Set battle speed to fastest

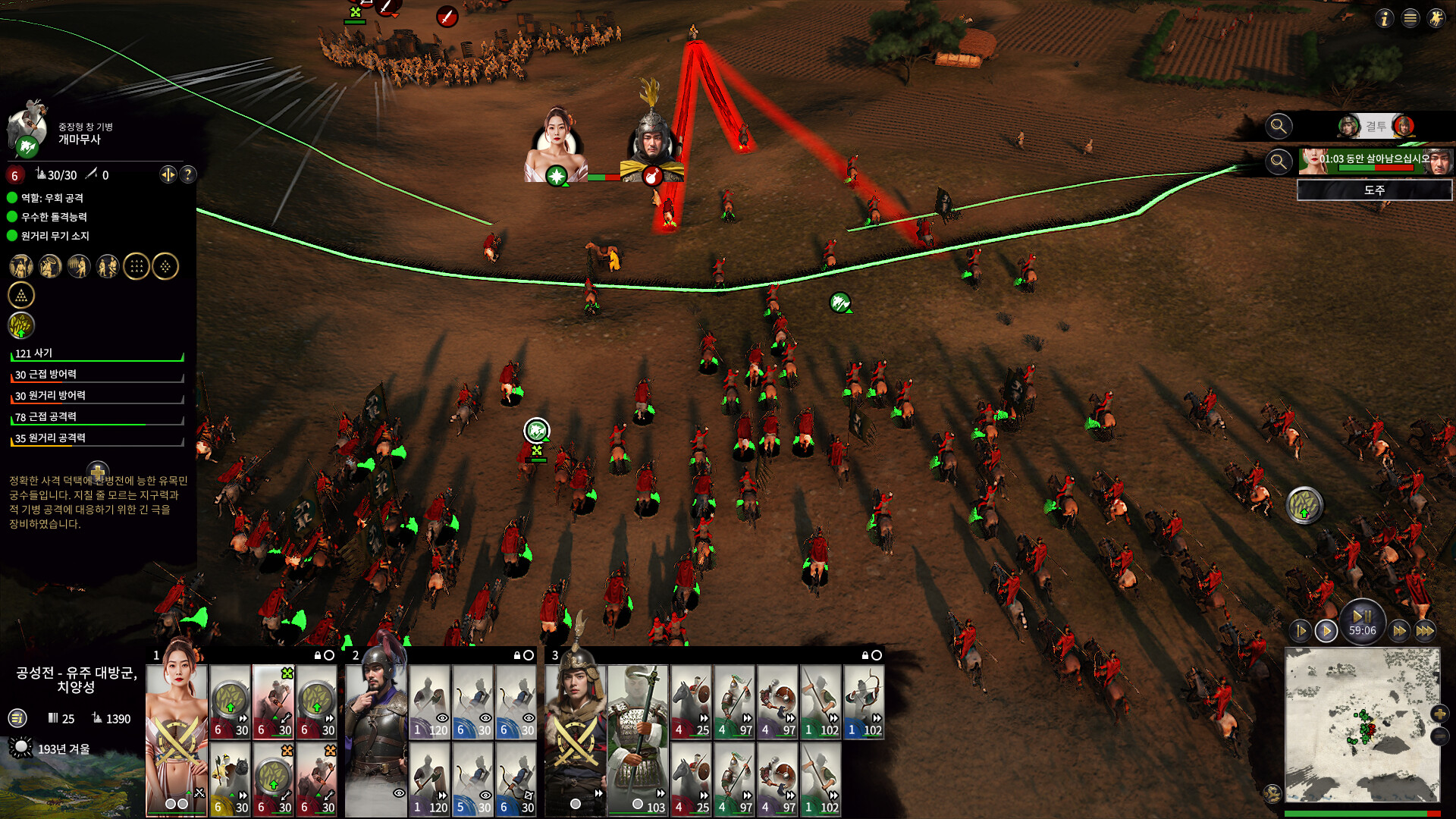pos(1425,630)
